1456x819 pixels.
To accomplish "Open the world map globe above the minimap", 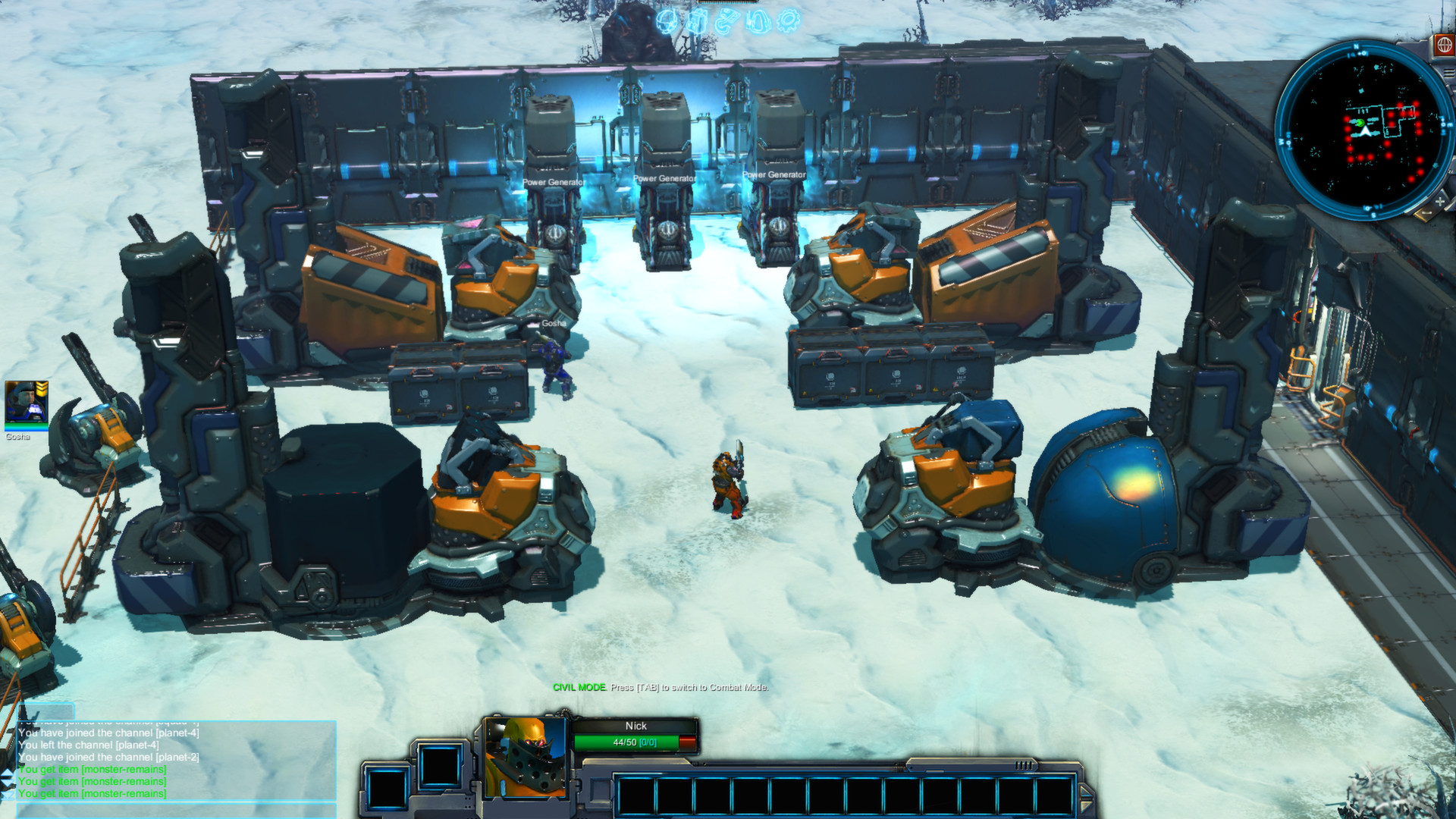I will [1443, 45].
